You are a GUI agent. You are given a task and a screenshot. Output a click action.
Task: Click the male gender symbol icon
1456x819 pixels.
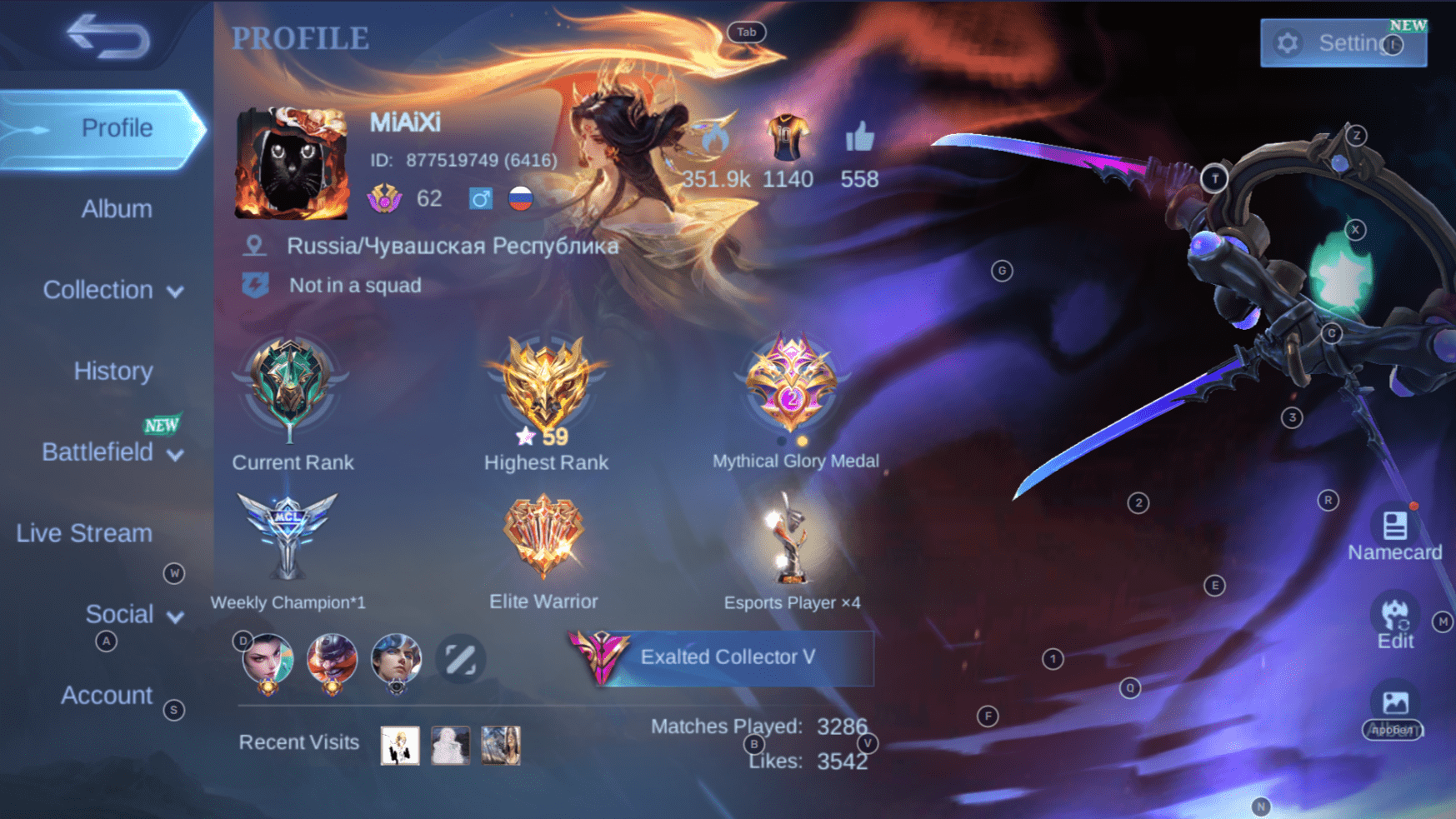(x=481, y=198)
